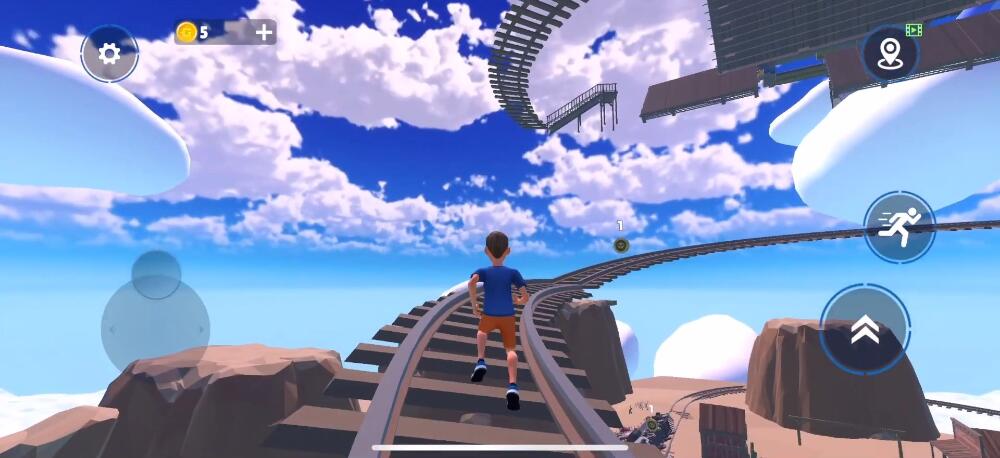The height and width of the screenshot is (458, 1000).
Task: Open the settings gear menu
Action: [109, 53]
